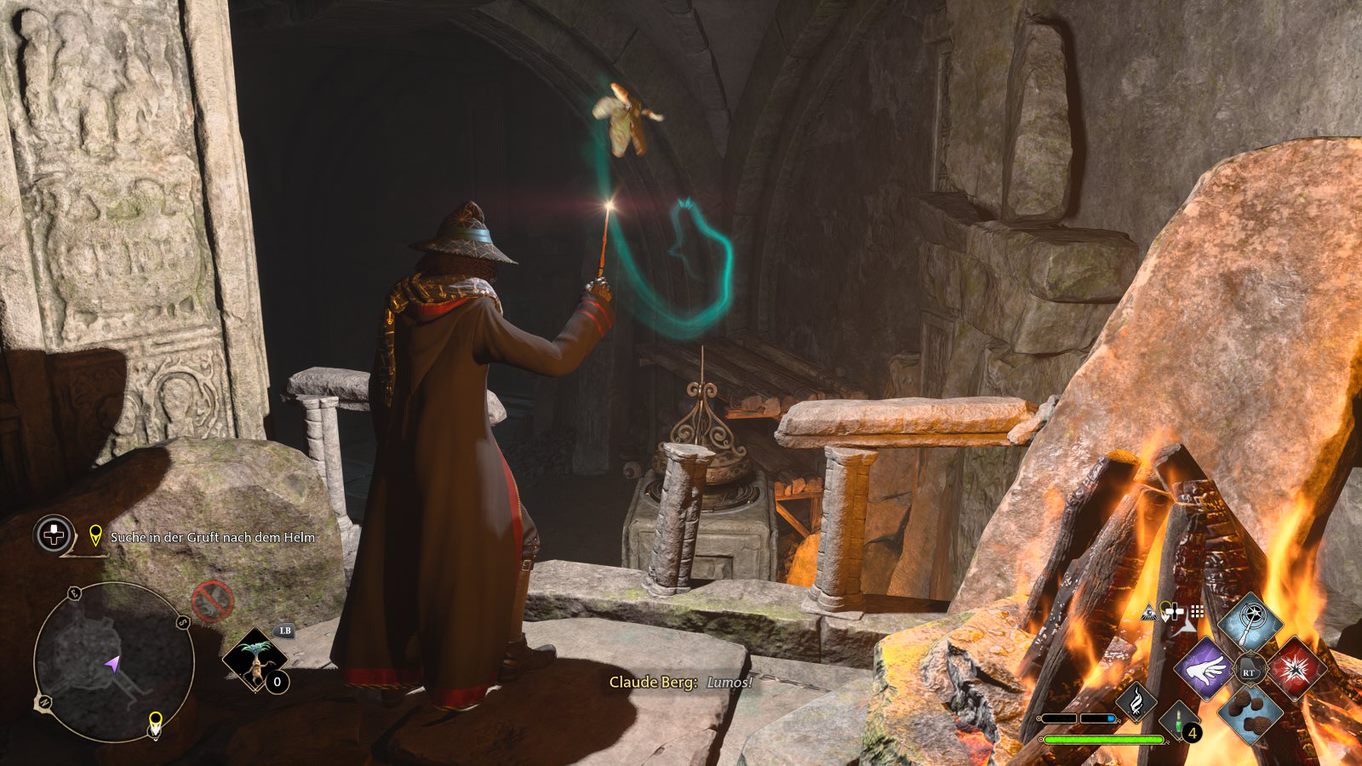This screenshot has width=1362, height=766.
Task: Toggle the ancient magic throw arrow indicator
Action: (x=1186, y=627)
